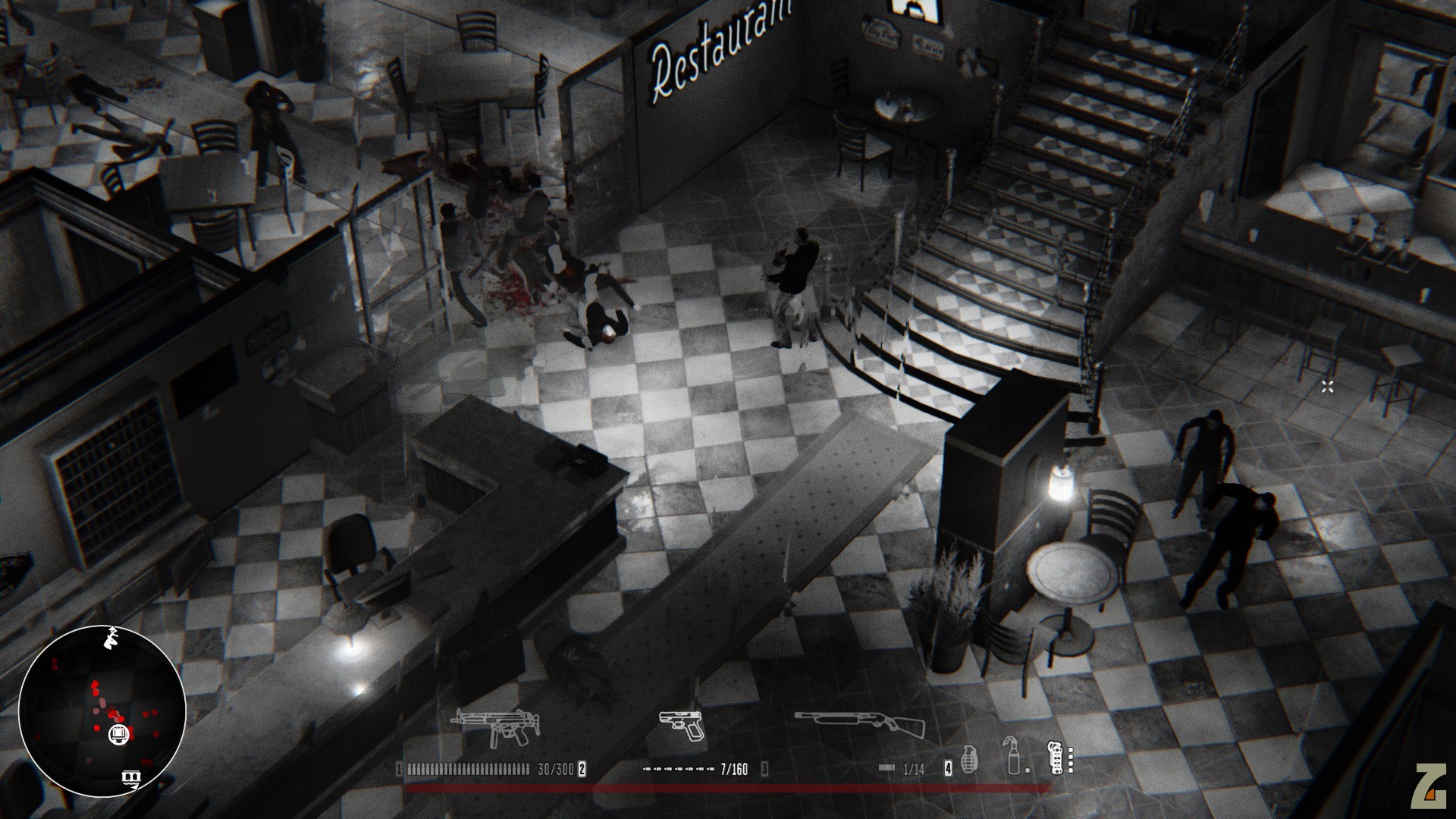This screenshot has height=819, width=1456.
Task: Click the deer head marker on minimap
Action: tap(113, 636)
